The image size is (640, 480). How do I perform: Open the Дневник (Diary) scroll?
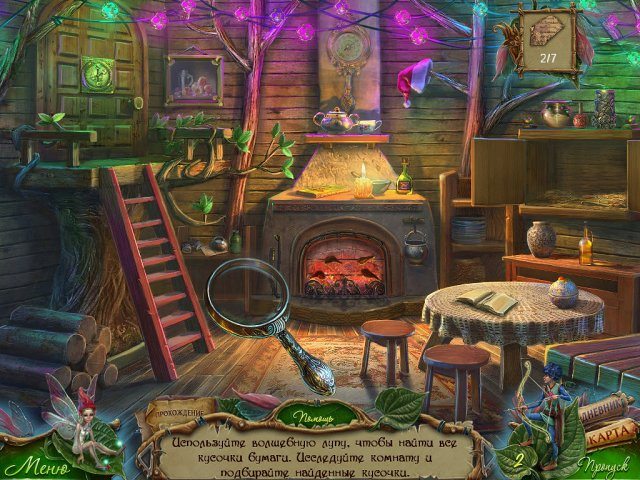(597, 407)
